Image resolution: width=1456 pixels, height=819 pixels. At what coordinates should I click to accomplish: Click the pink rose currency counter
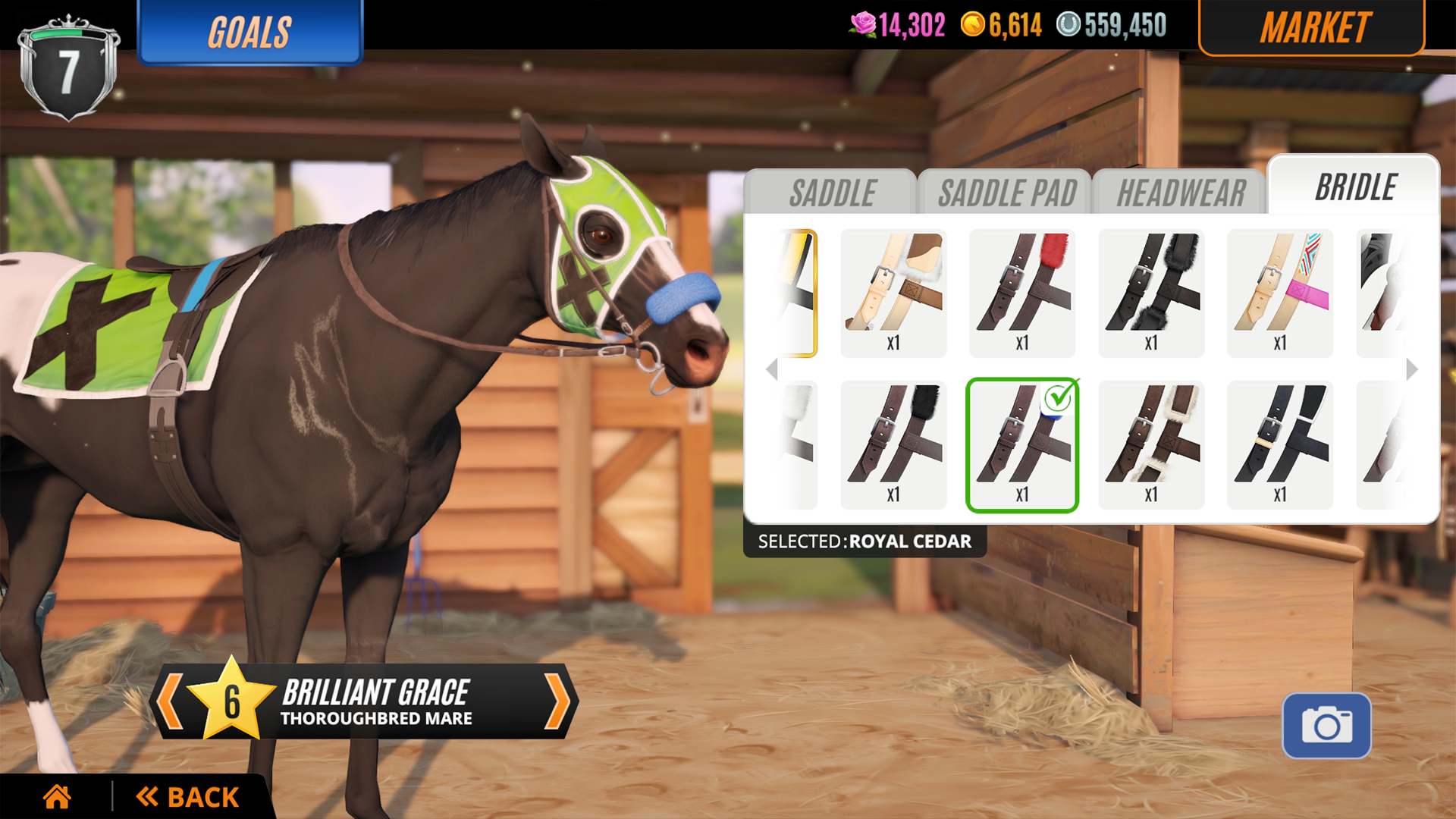pos(899,25)
